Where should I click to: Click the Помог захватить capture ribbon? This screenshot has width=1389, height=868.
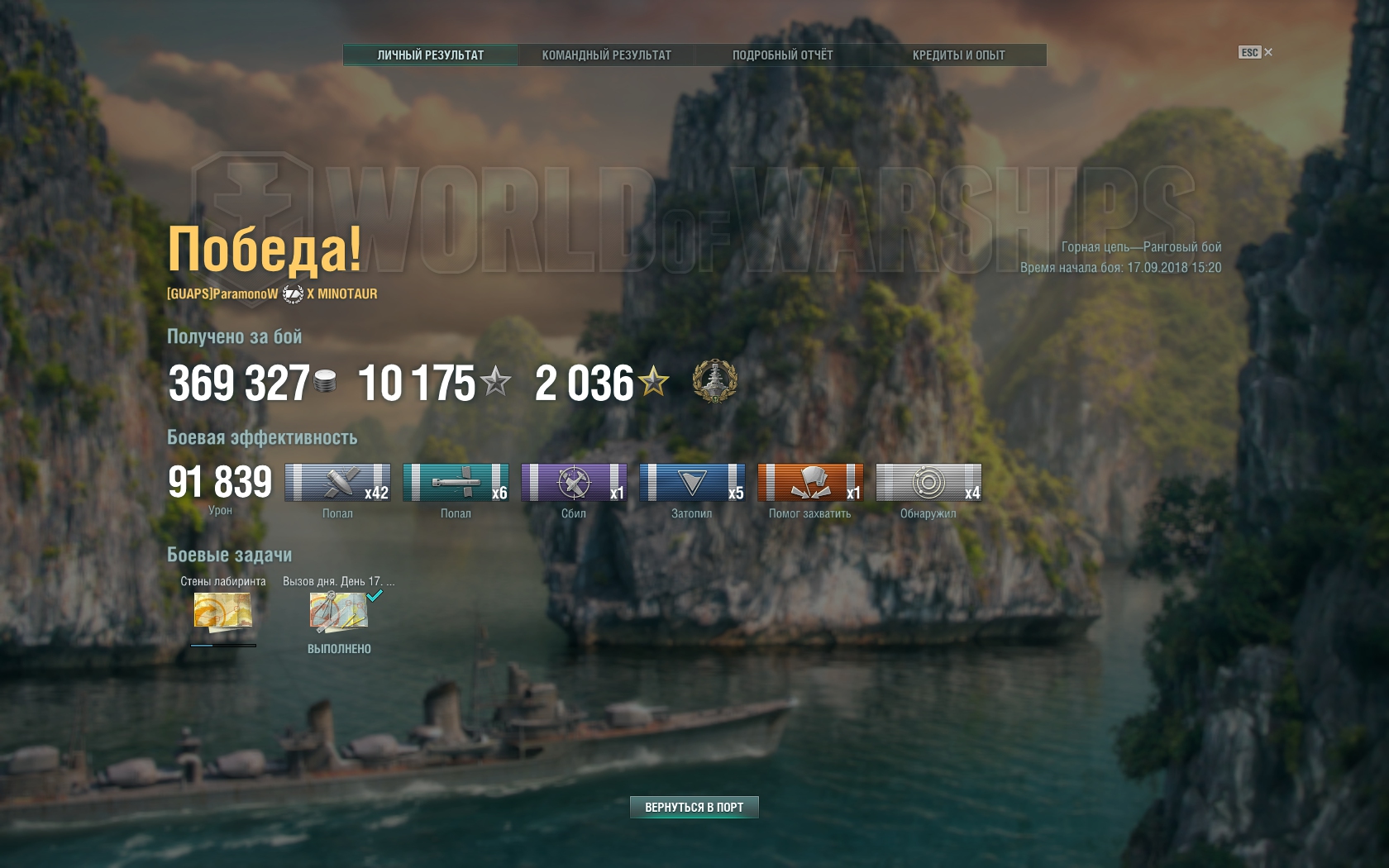click(x=810, y=483)
